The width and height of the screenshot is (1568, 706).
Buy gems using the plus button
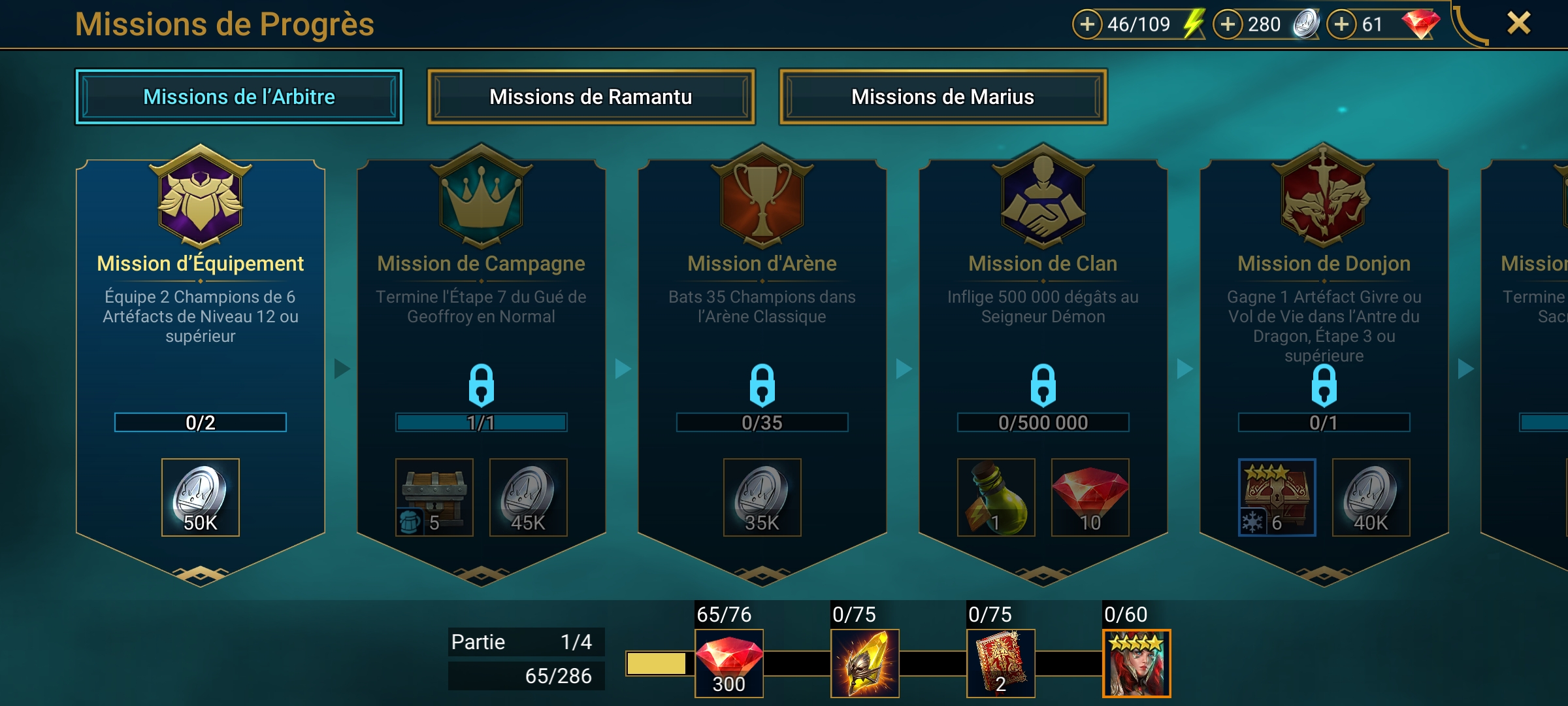[1341, 24]
